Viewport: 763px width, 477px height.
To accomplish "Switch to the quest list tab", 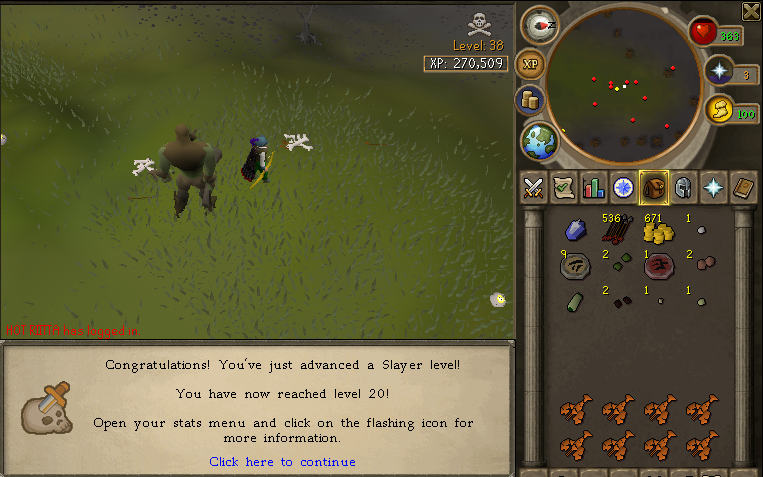I will pyautogui.click(x=564, y=187).
